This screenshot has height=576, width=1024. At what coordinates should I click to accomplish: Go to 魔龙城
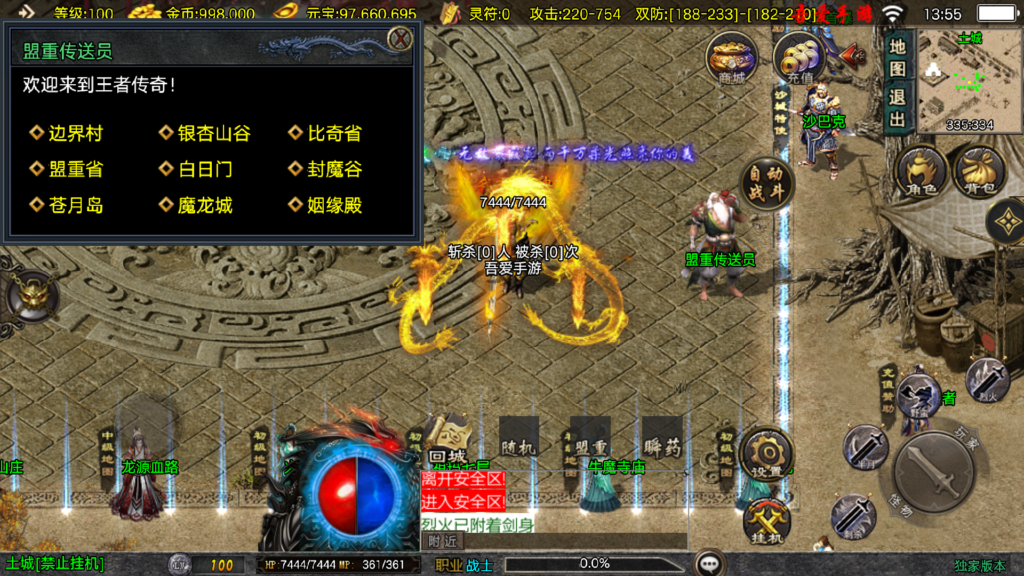click(x=204, y=205)
